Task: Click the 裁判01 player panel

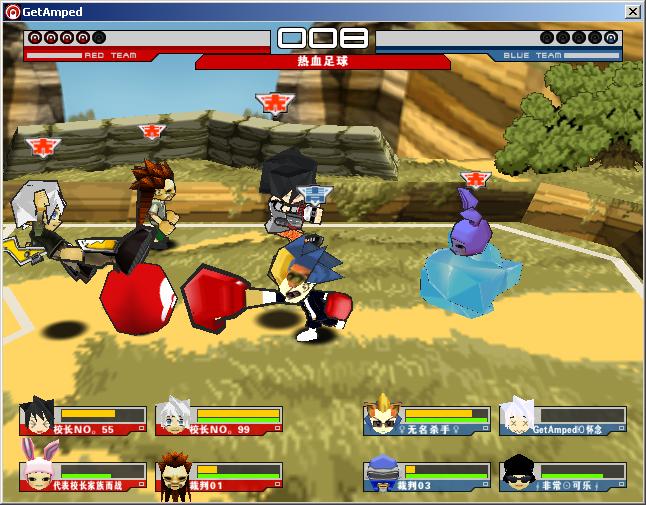Action: pyautogui.click(x=219, y=475)
